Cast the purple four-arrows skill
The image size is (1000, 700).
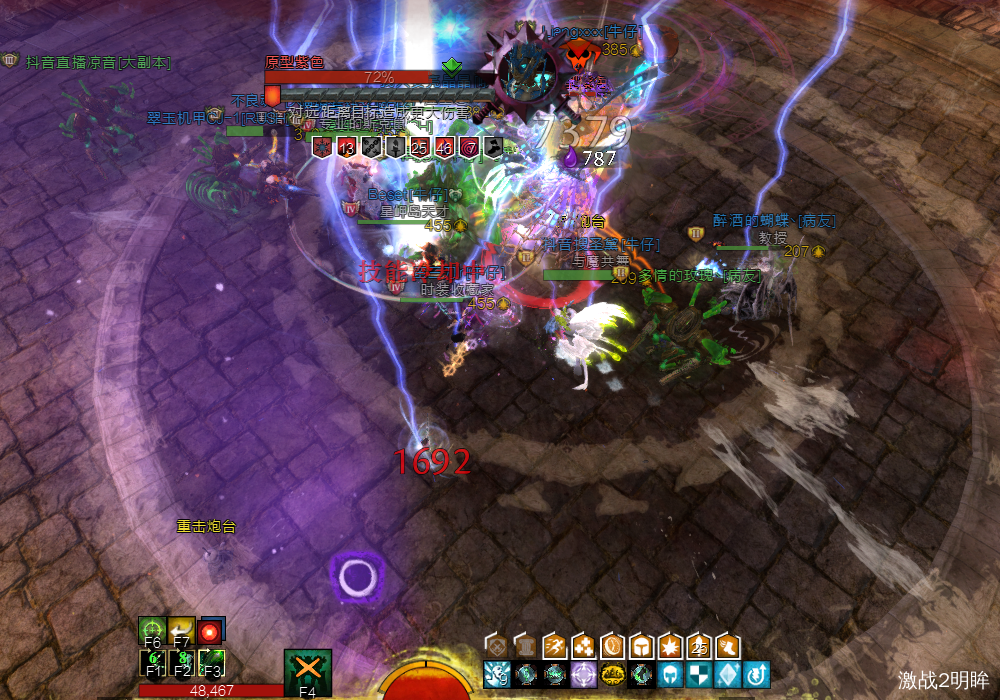click(584, 675)
